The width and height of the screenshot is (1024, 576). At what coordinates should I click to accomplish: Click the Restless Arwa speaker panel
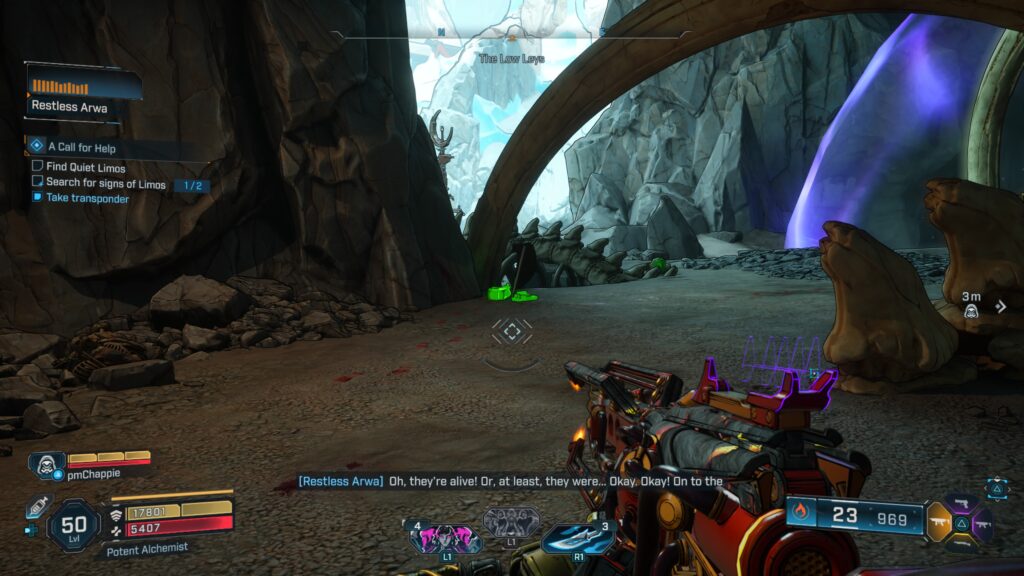[x=83, y=92]
